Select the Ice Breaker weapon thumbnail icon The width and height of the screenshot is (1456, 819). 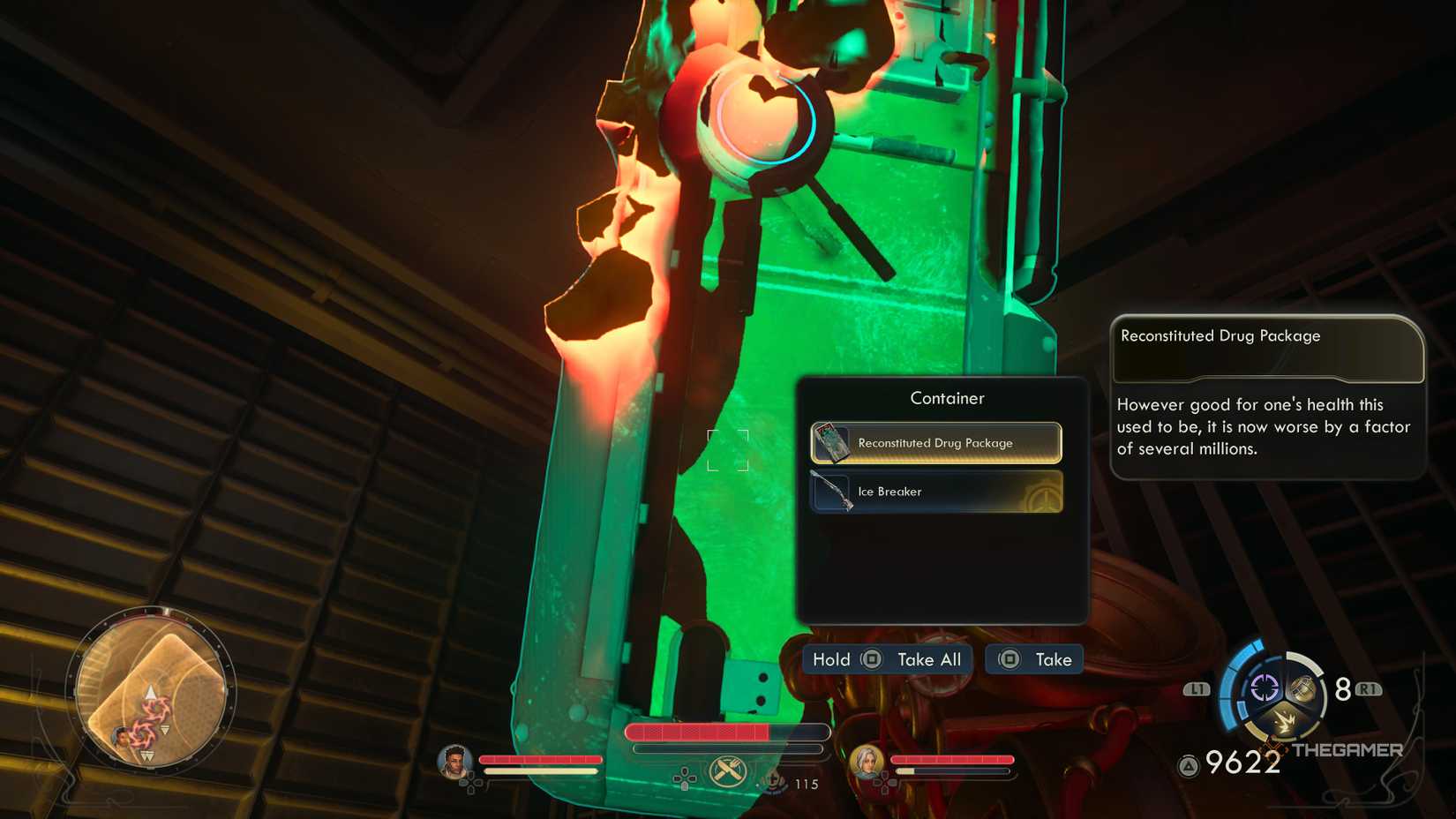coord(834,492)
